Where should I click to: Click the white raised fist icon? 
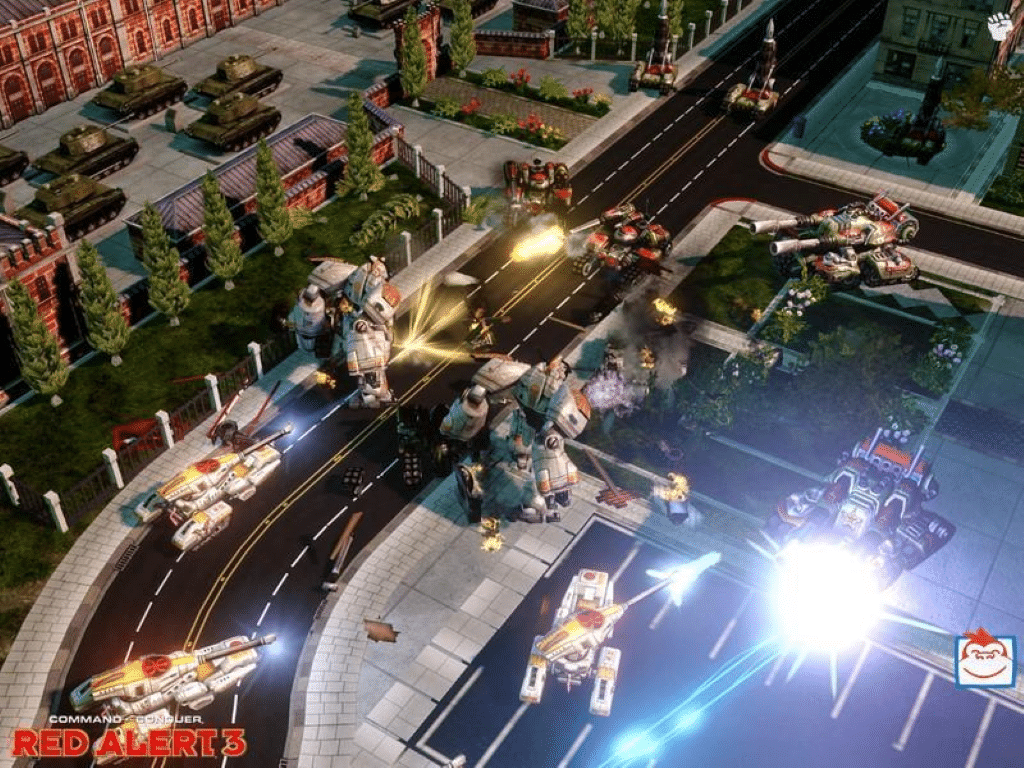[1000, 27]
